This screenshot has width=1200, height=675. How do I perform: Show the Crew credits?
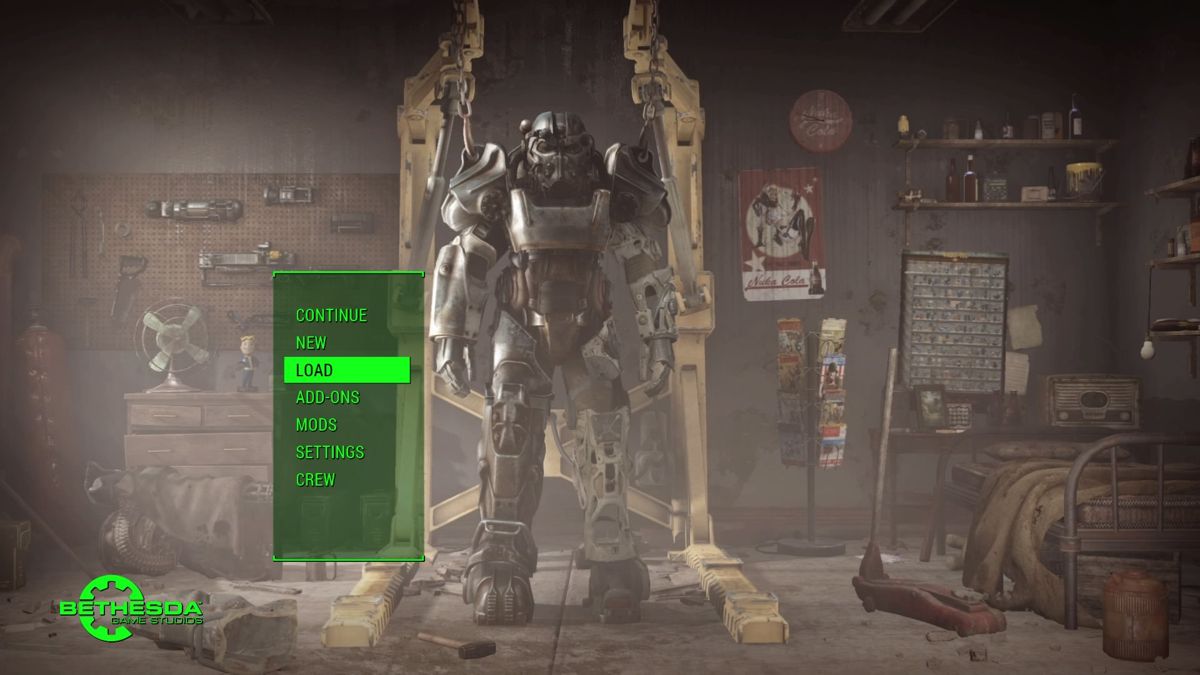coord(315,479)
